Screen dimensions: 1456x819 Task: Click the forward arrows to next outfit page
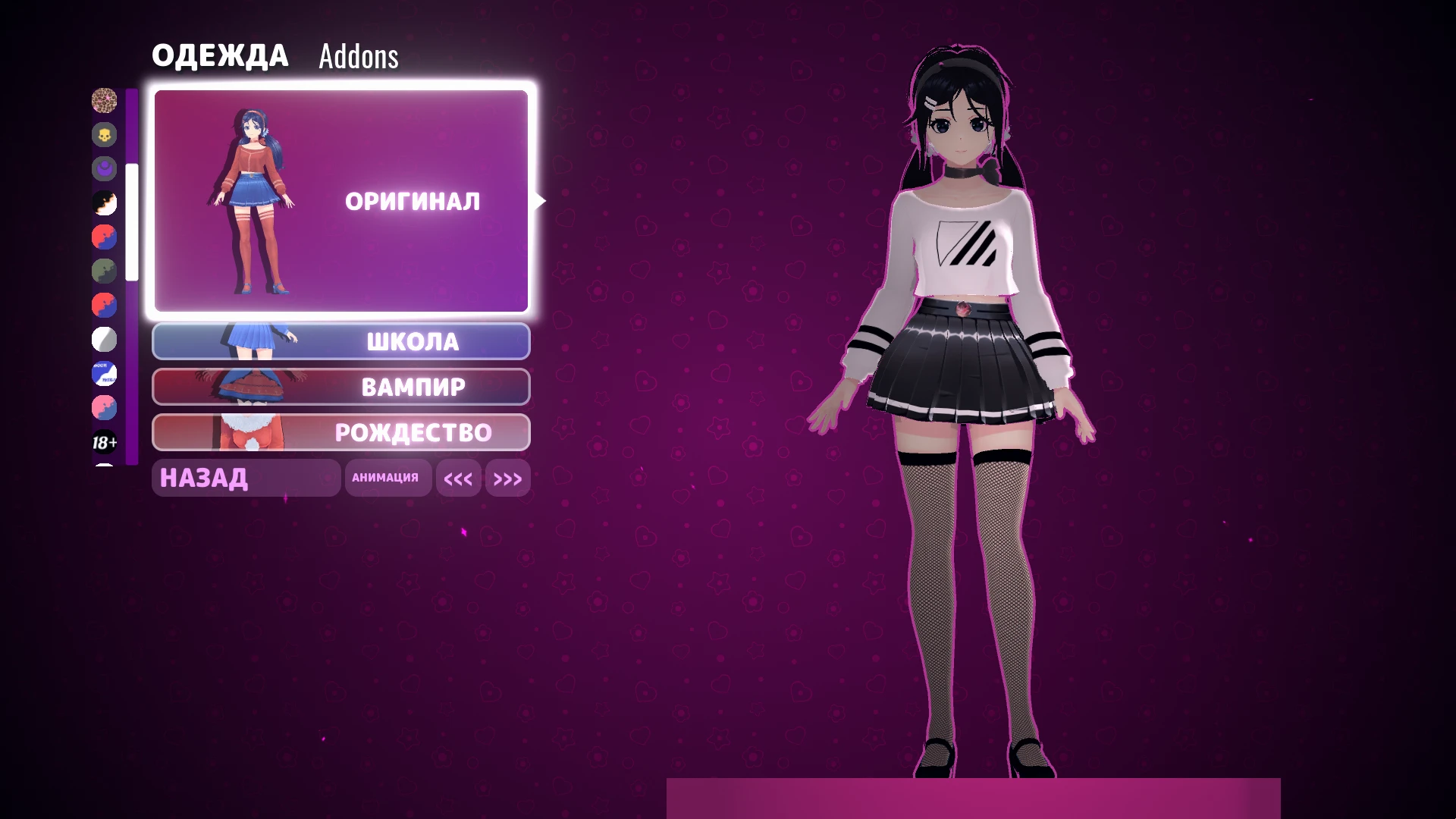[507, 478]
